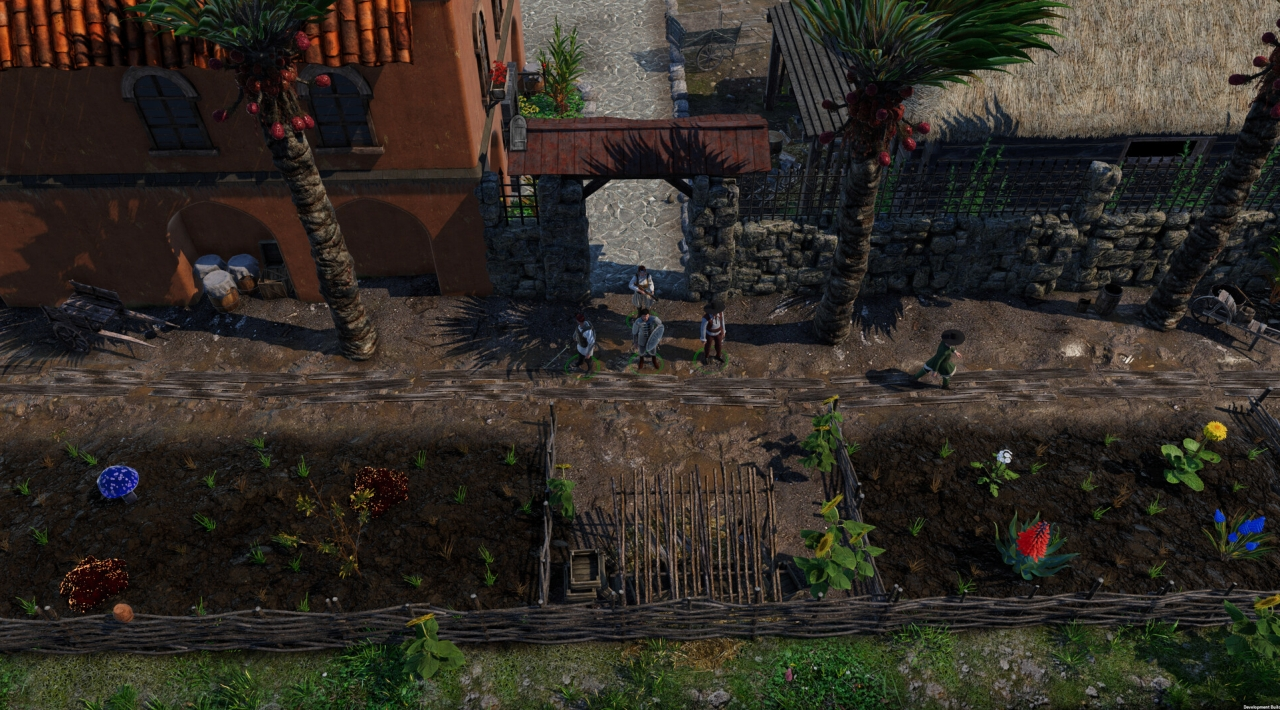1280x710 pixels.
Task: Select the red-capped party member holding a sword
Action: [x=584, y=342]
